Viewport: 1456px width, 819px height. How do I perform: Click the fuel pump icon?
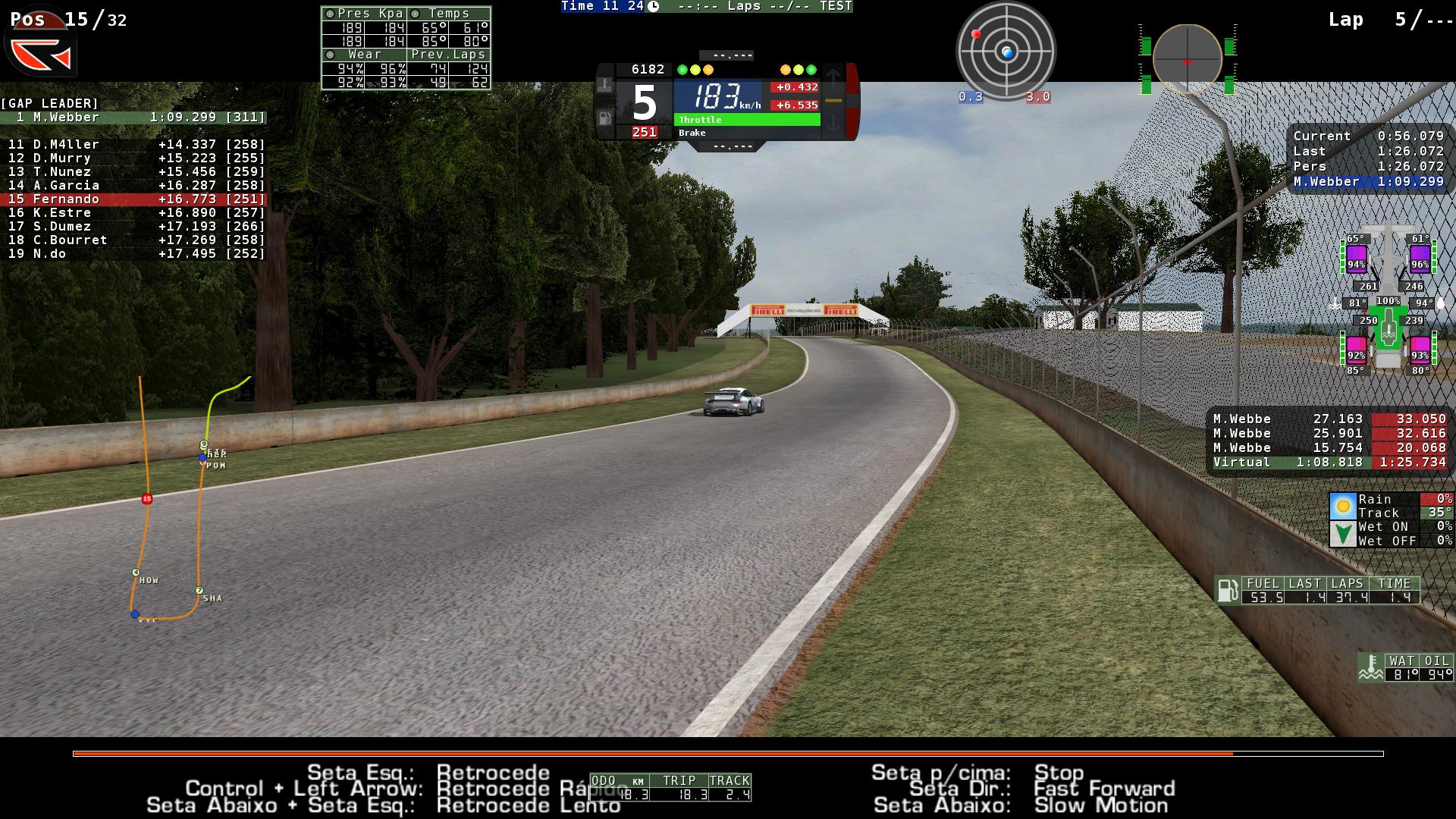coord(1227,590)
